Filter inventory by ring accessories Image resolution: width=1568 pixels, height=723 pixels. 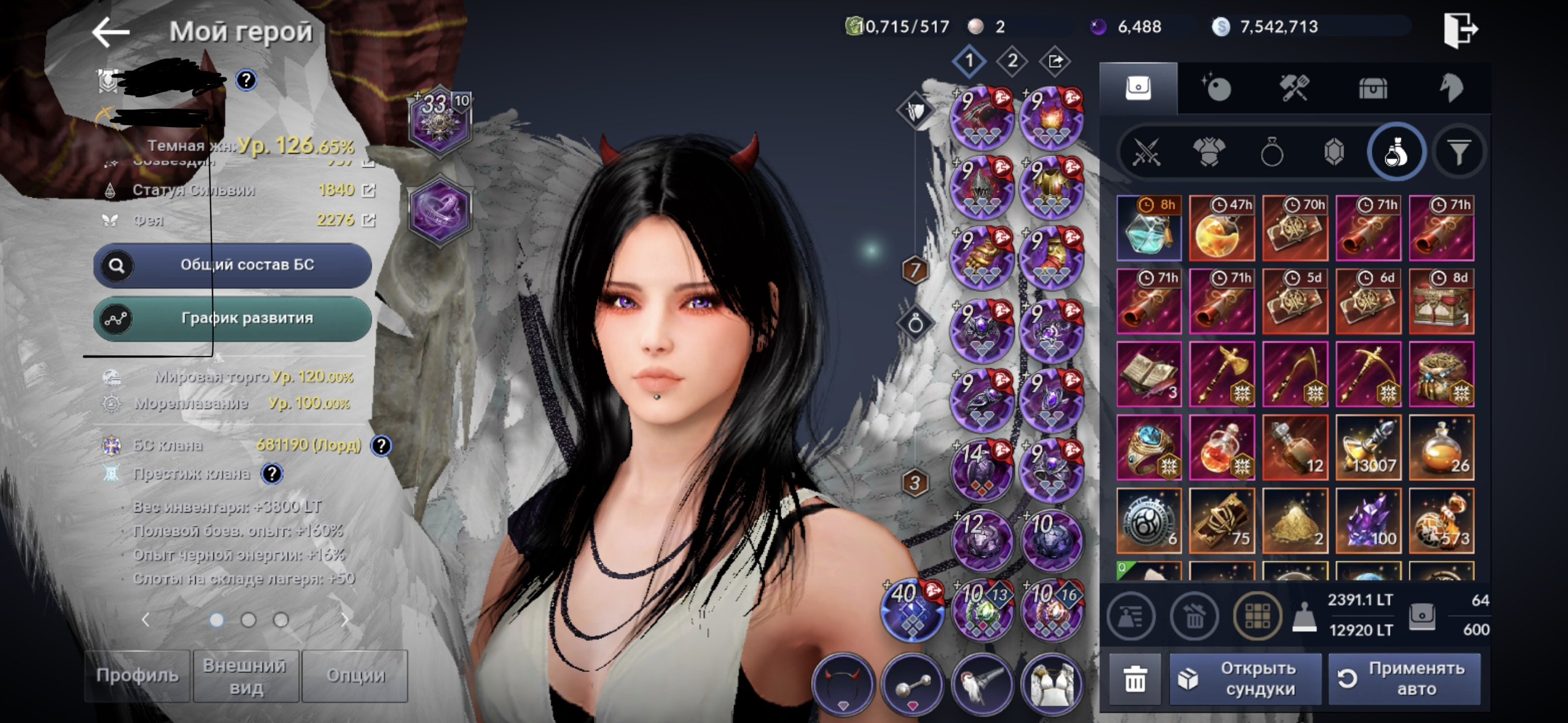tap(1271, 152)
